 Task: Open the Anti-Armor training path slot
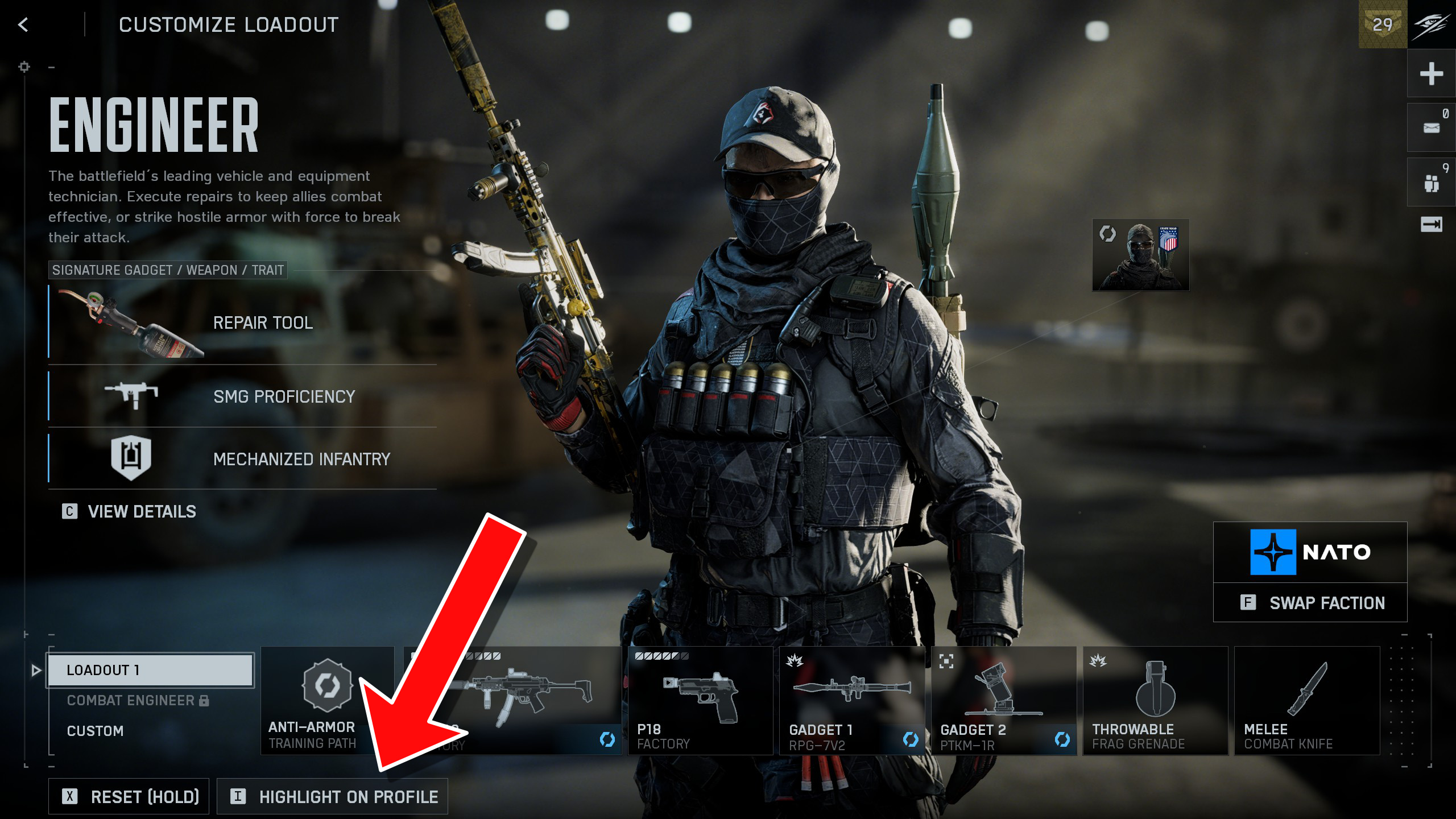pos(326,700)
